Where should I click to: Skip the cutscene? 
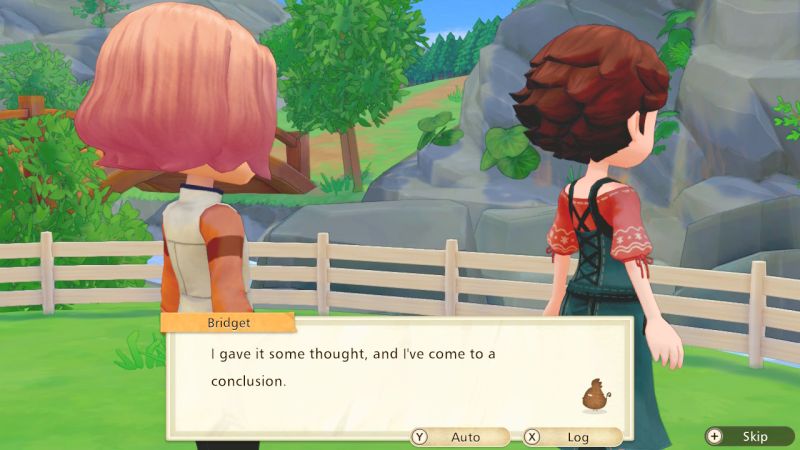coord(746,437)
